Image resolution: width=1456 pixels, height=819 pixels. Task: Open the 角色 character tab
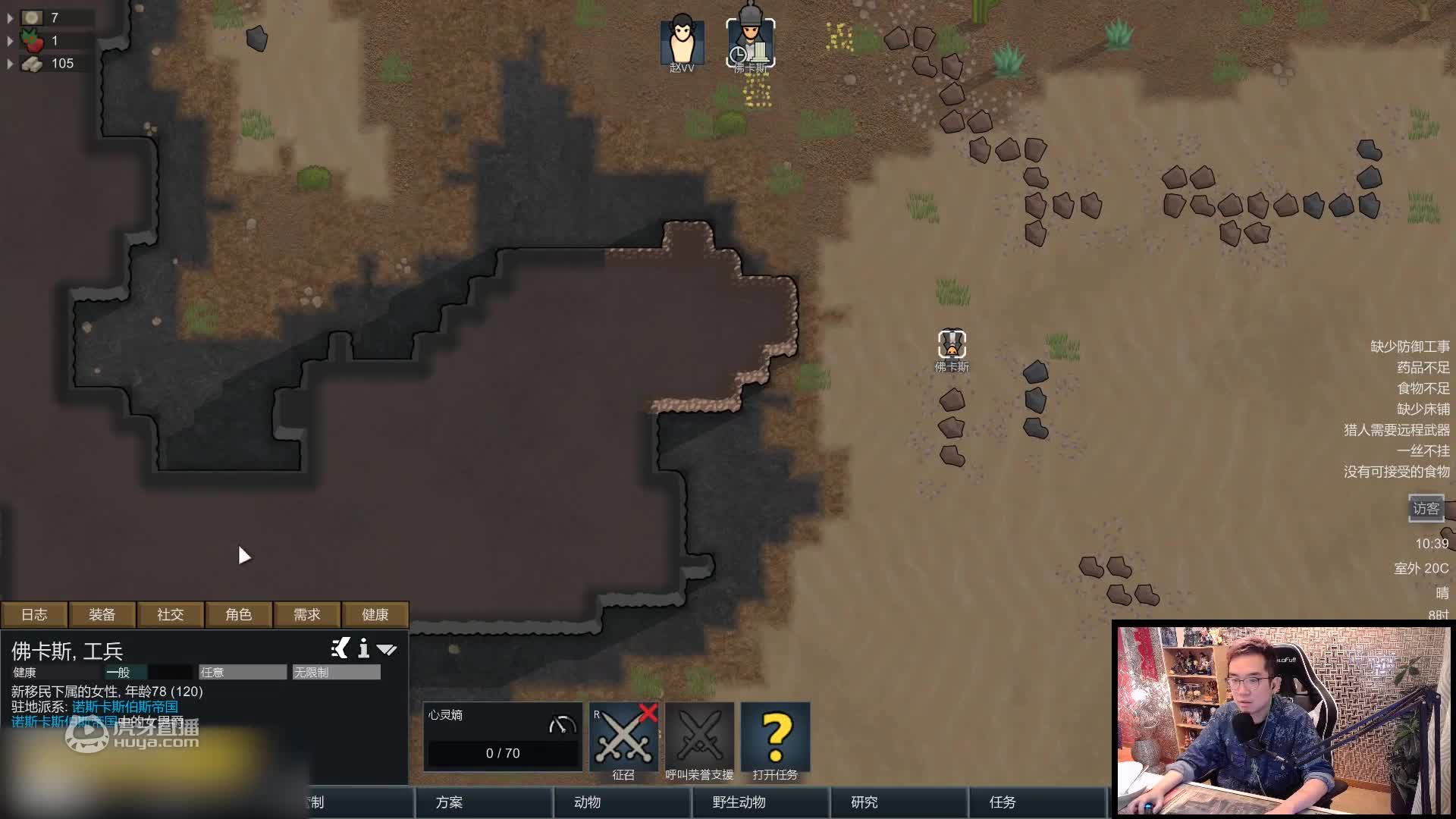(239, 614)
